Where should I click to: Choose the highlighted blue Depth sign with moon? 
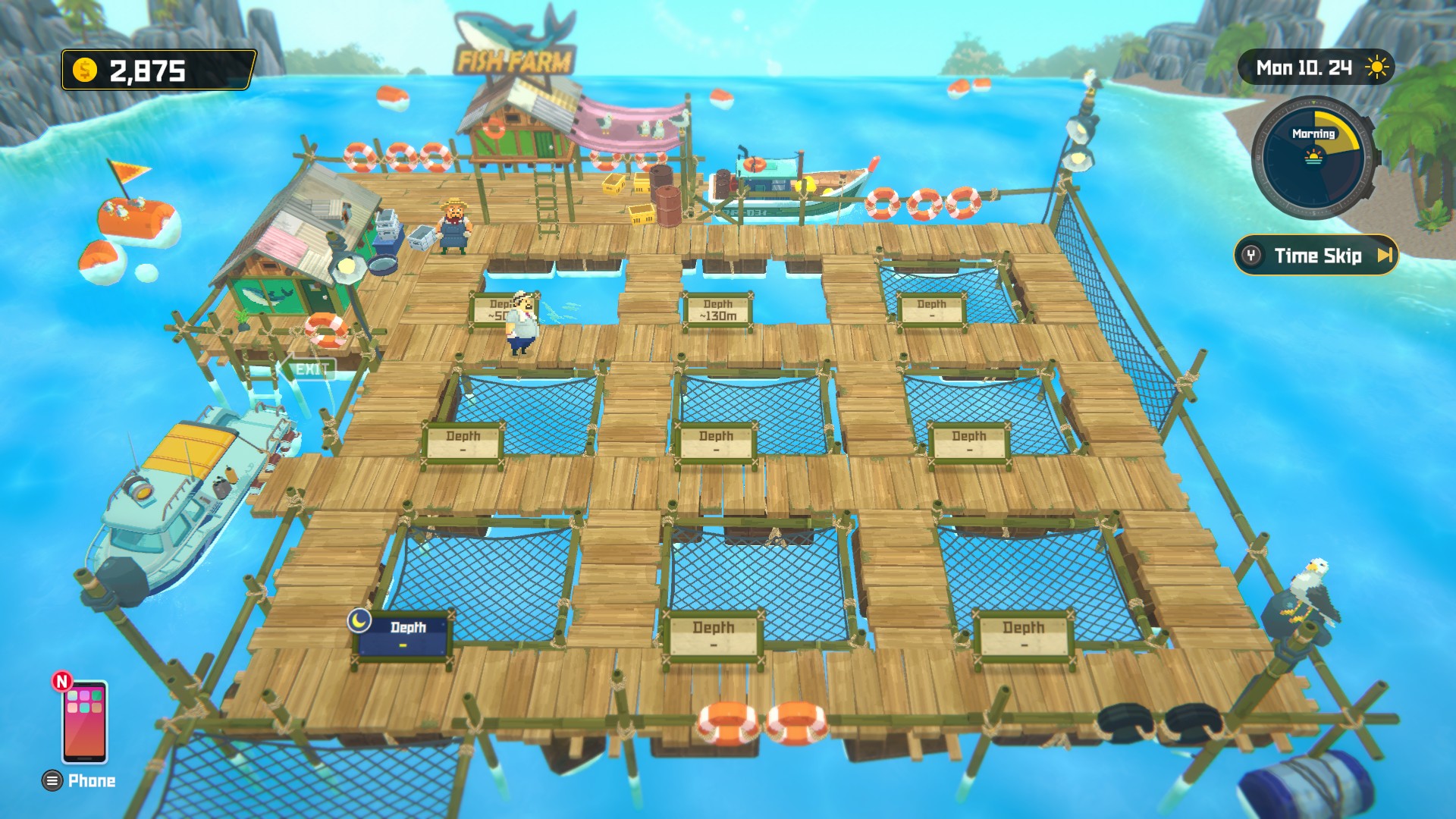pyautogui.click(x=405, y=635)
